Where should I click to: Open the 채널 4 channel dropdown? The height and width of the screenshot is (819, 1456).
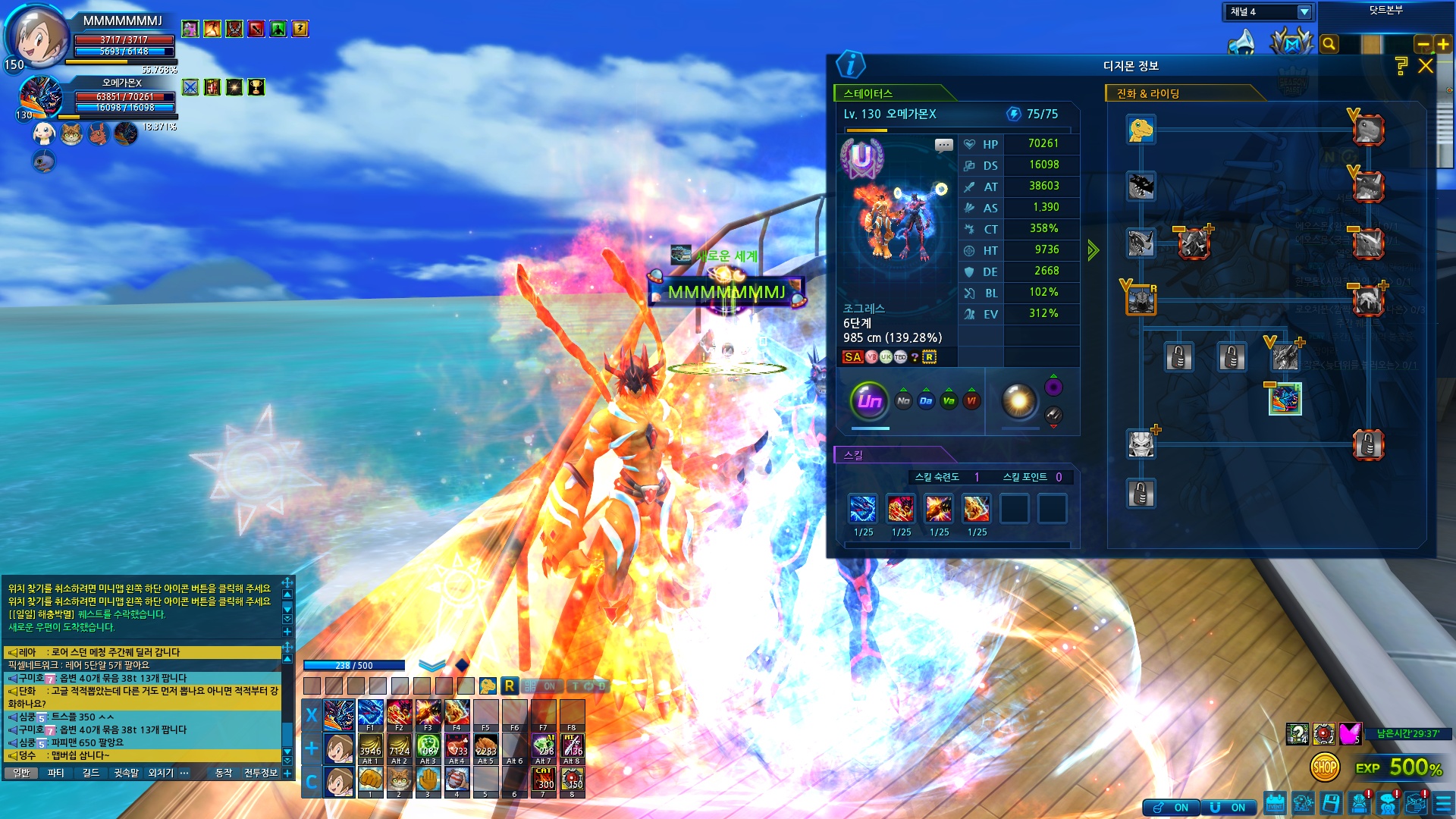1304,11
